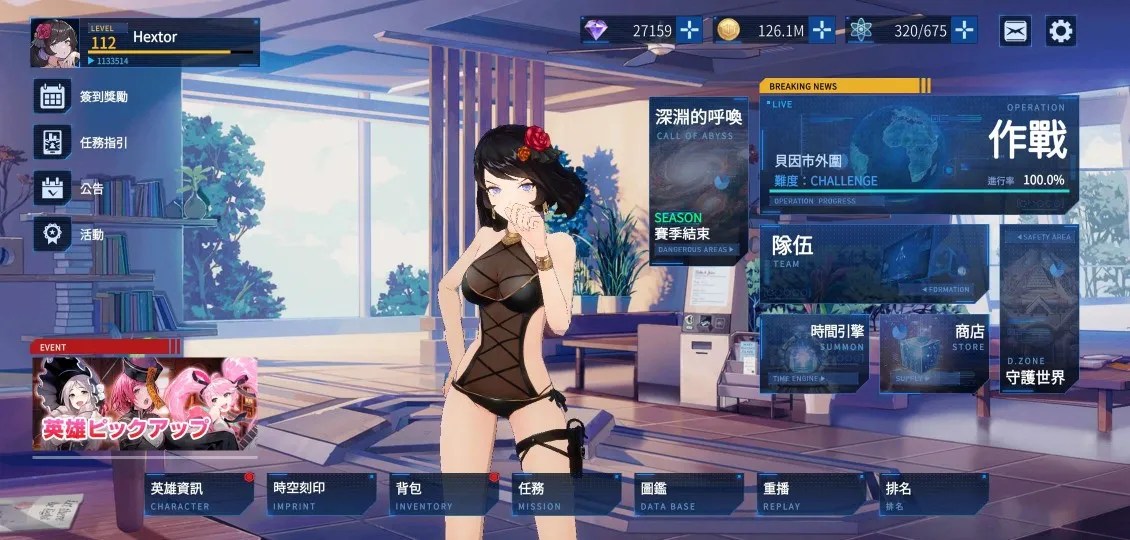Add more purple diamonds with plus button
The width and height of the screenshot is (1130, 540).
tap(690, 30)
